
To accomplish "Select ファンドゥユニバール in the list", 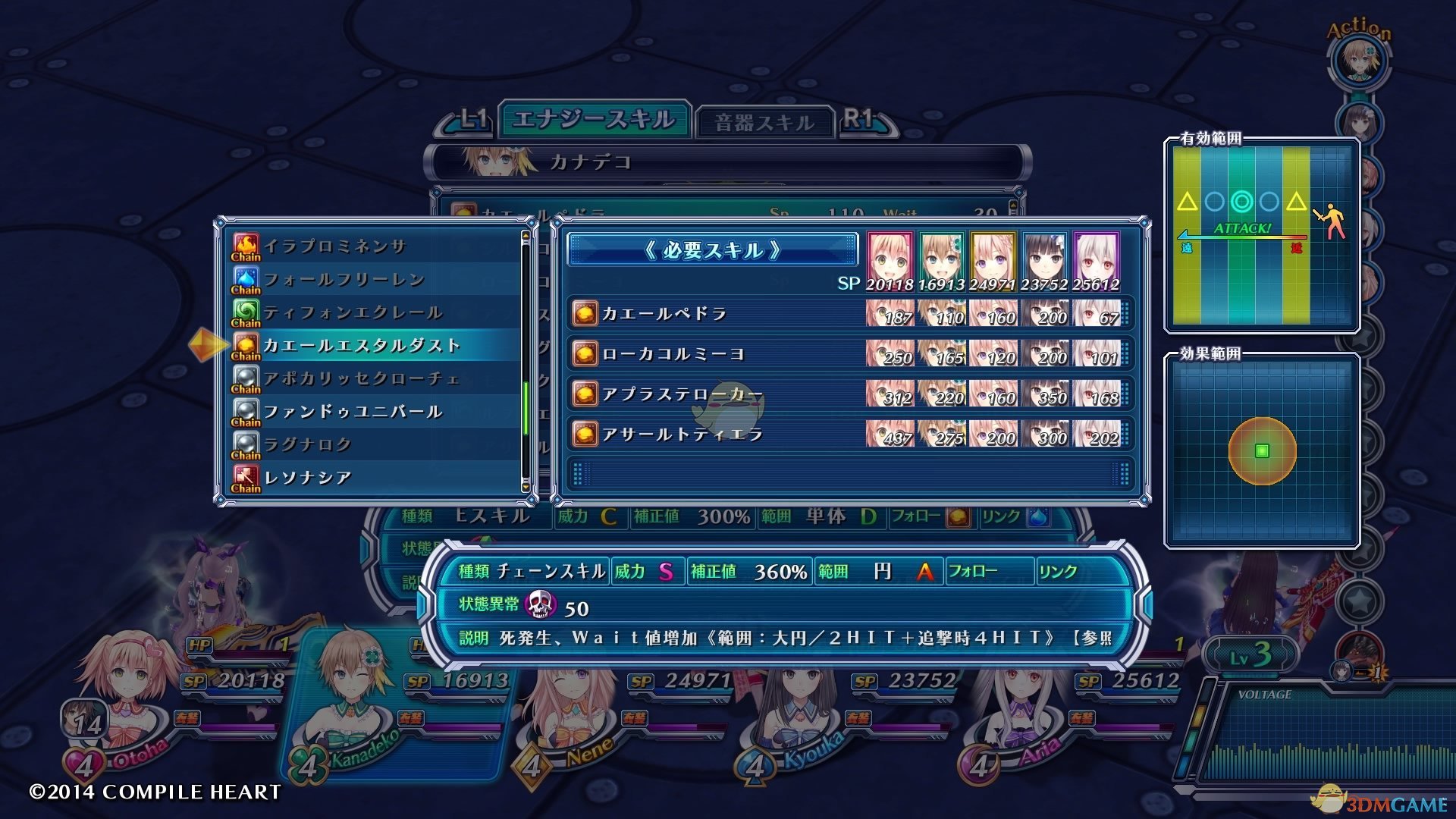I will point(353,412).
